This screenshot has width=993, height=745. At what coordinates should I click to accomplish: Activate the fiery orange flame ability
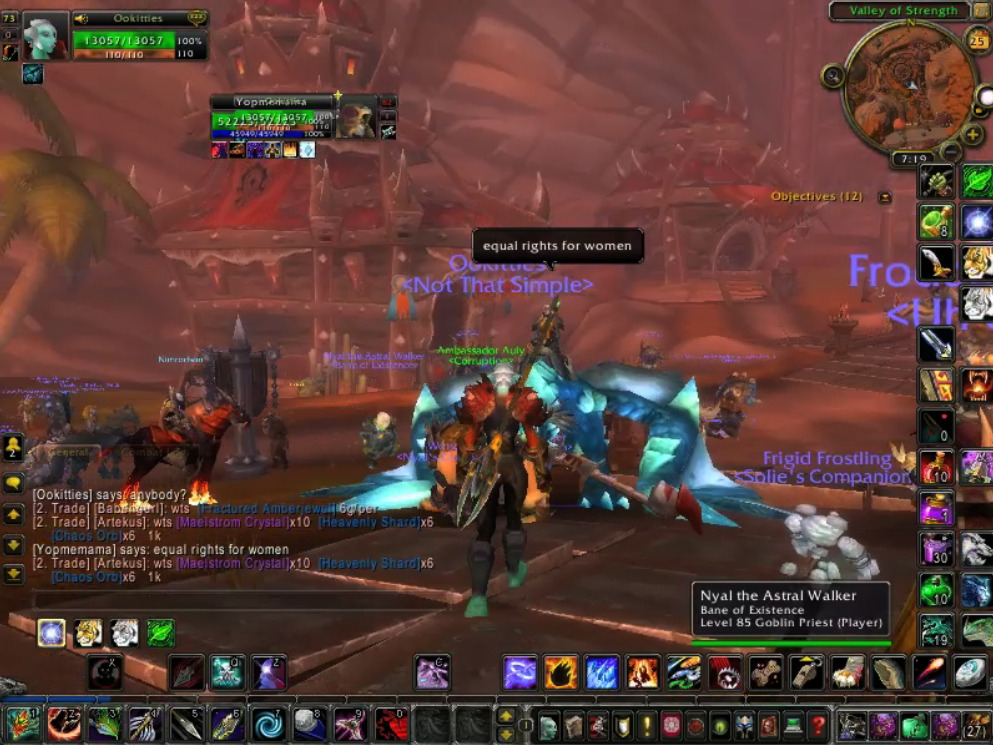point(561,673)
